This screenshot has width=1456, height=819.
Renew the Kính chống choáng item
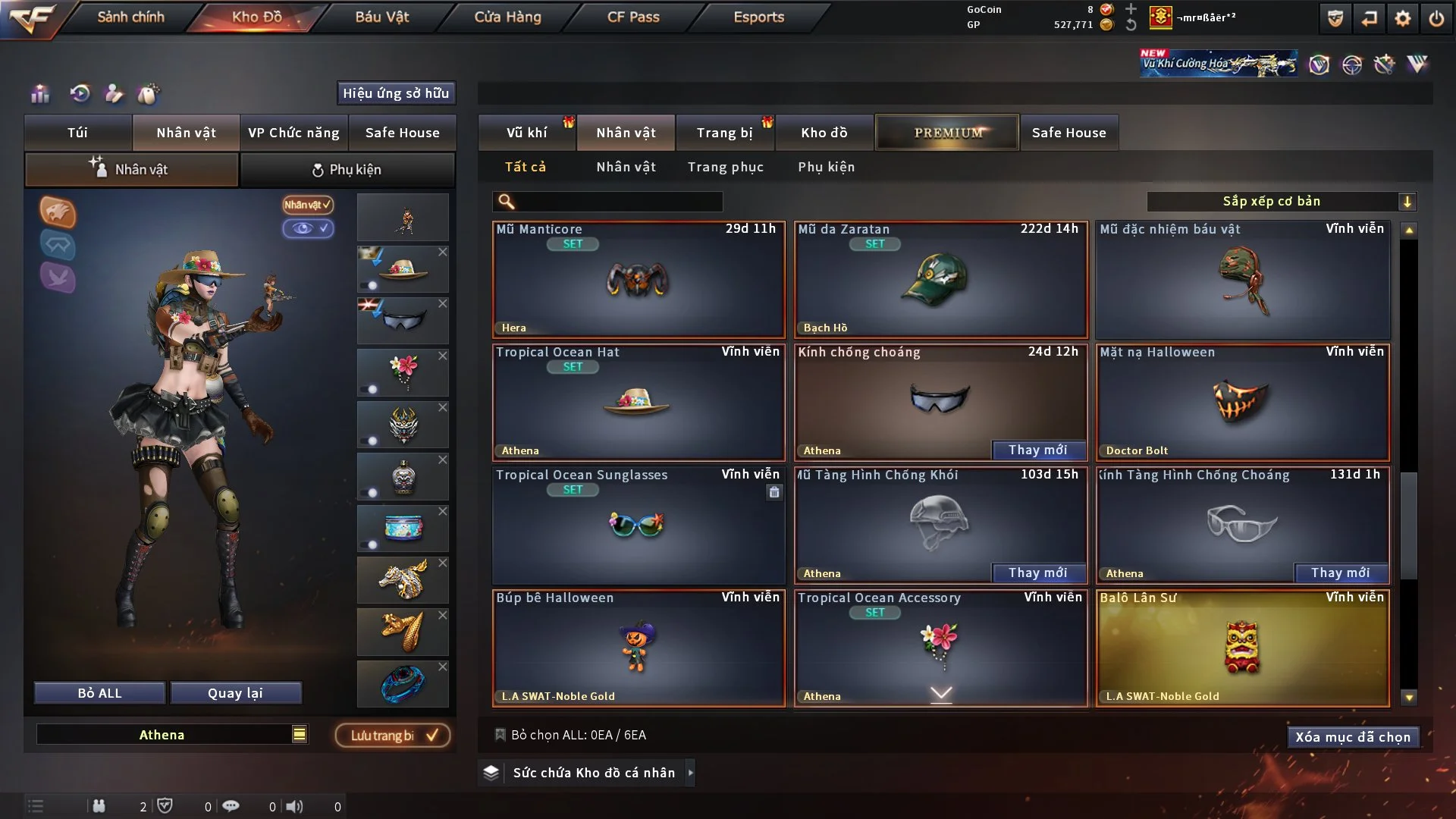[x=1037, y=450]
